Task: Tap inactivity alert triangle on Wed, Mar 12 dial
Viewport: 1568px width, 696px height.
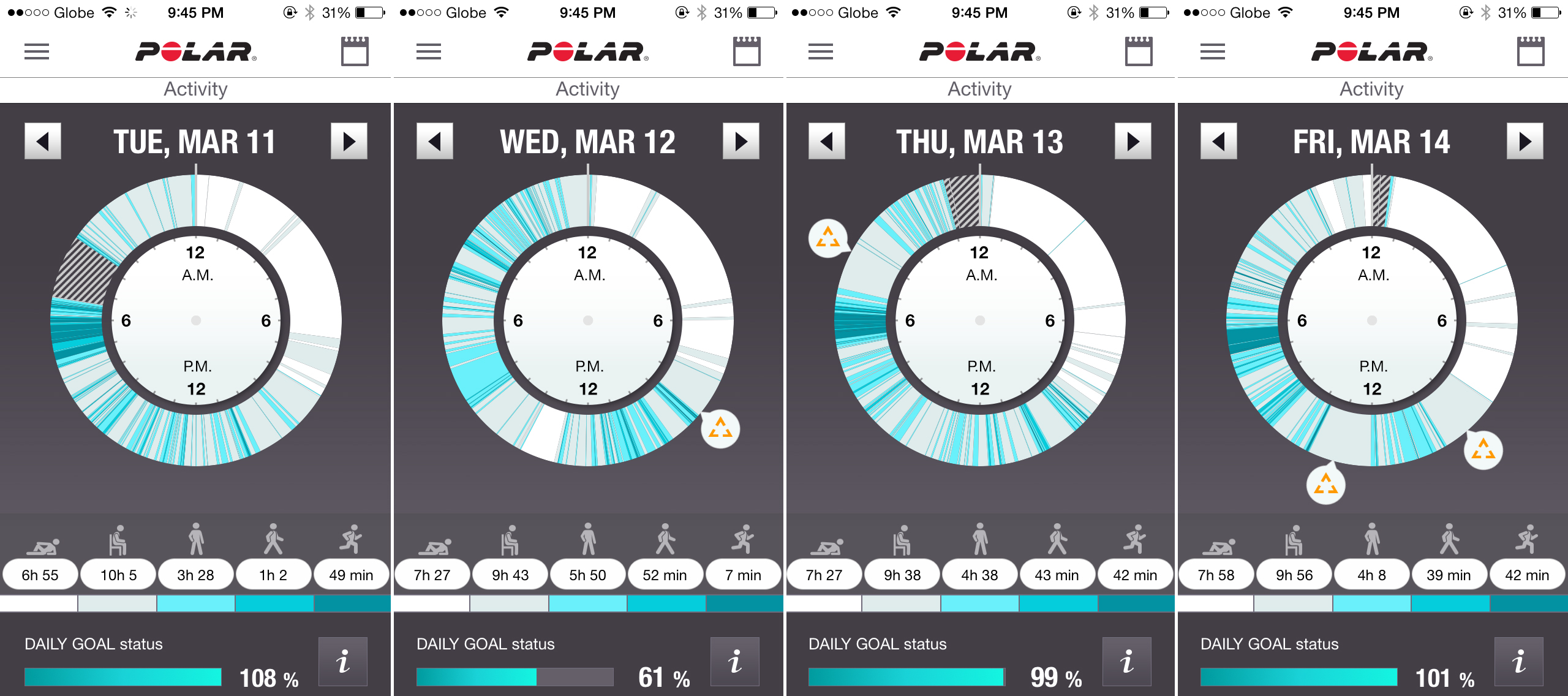Action: point(720,429)
